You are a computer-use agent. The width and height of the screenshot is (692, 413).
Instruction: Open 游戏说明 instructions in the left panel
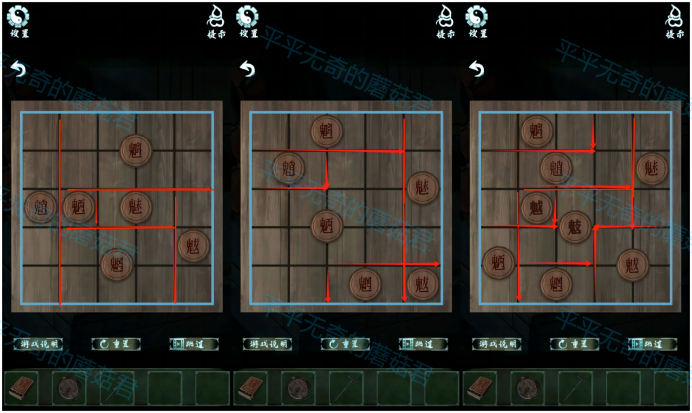(x=40, y=343)
